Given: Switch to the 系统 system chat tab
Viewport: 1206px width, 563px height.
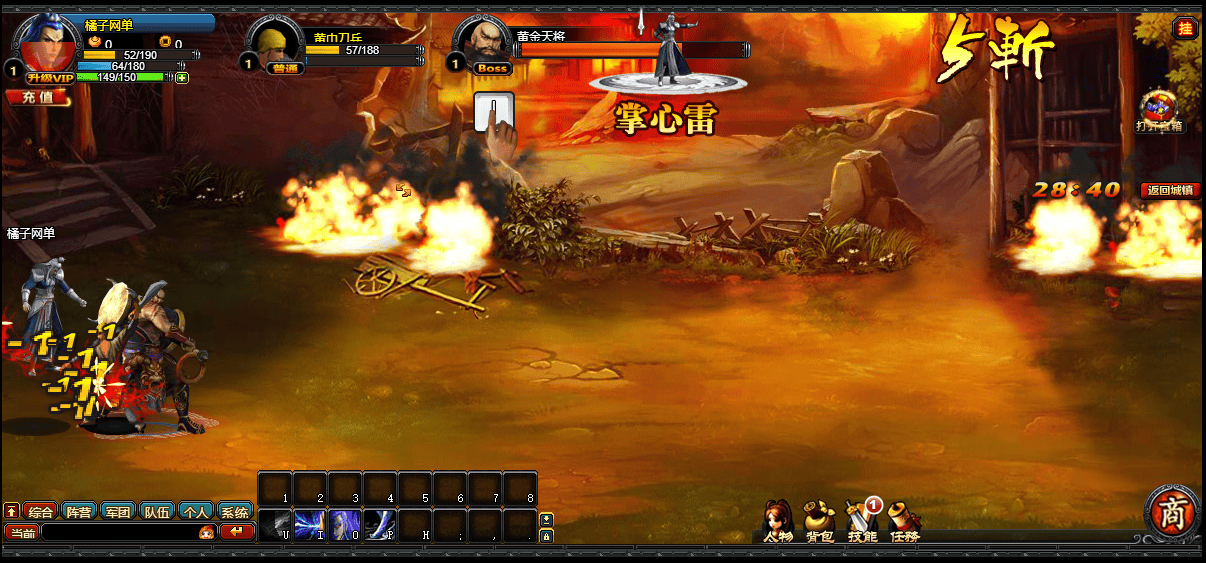Looking at the screenshot, I should (x=235, y=511).
